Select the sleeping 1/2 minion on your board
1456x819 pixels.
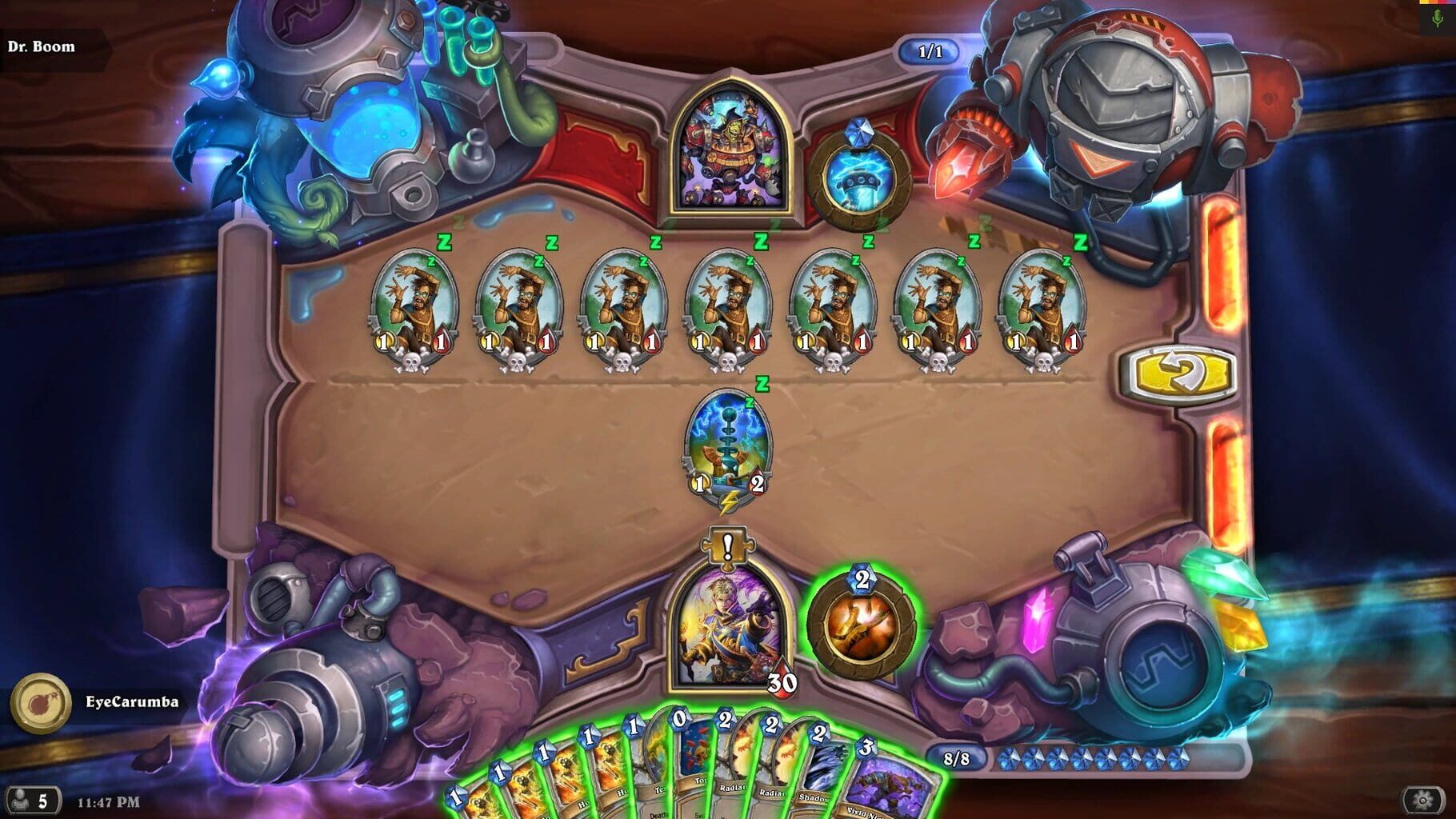click(x=726, y=447)
